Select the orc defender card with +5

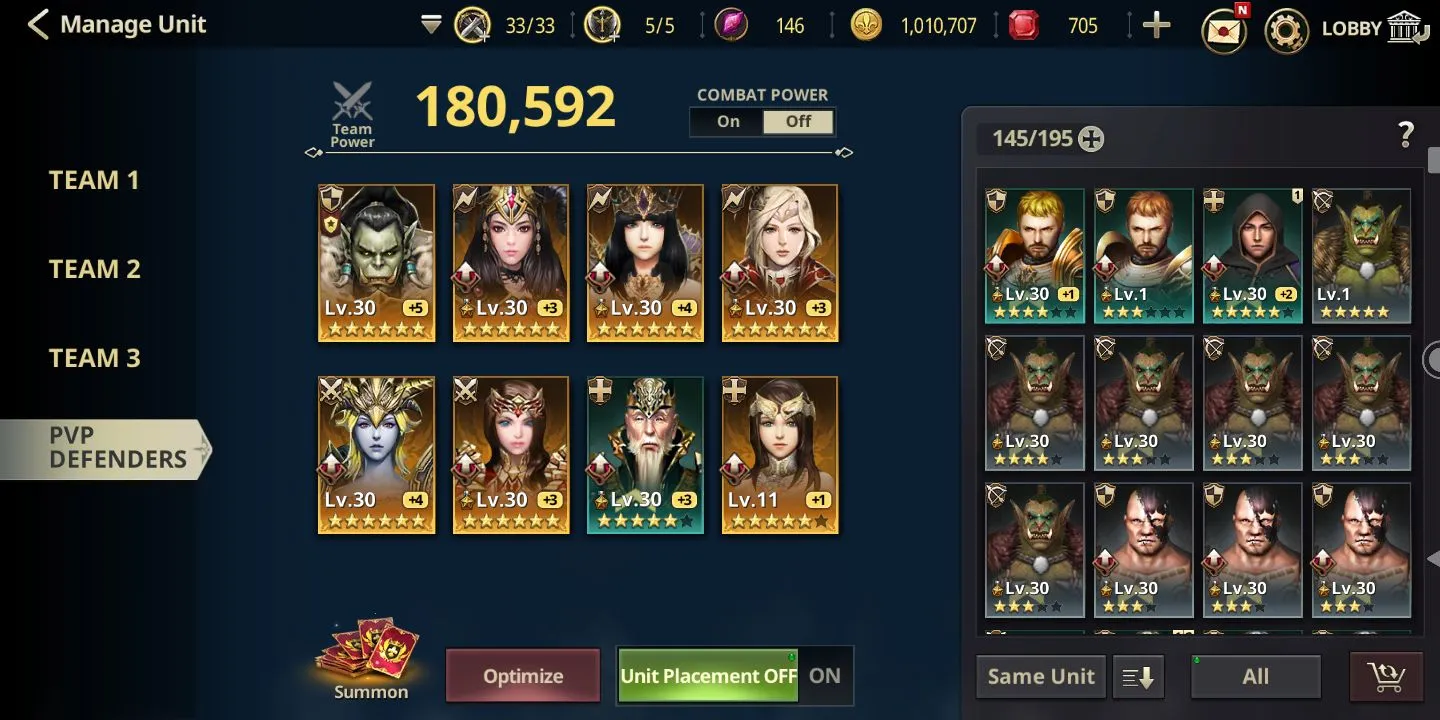(x=376, y=262)
